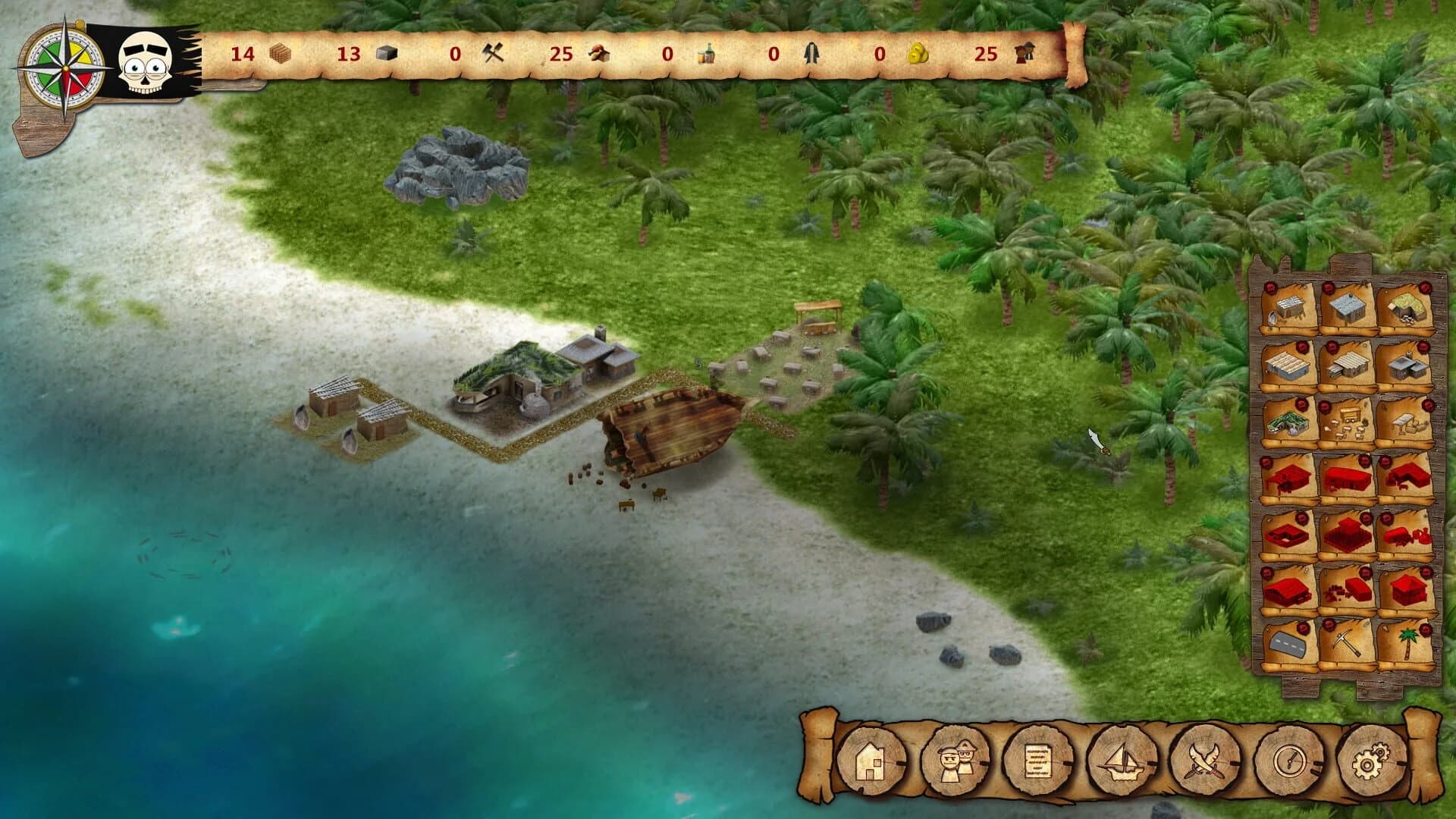
Task: Choose the palm tree planting option
Action: (1407, 643)
